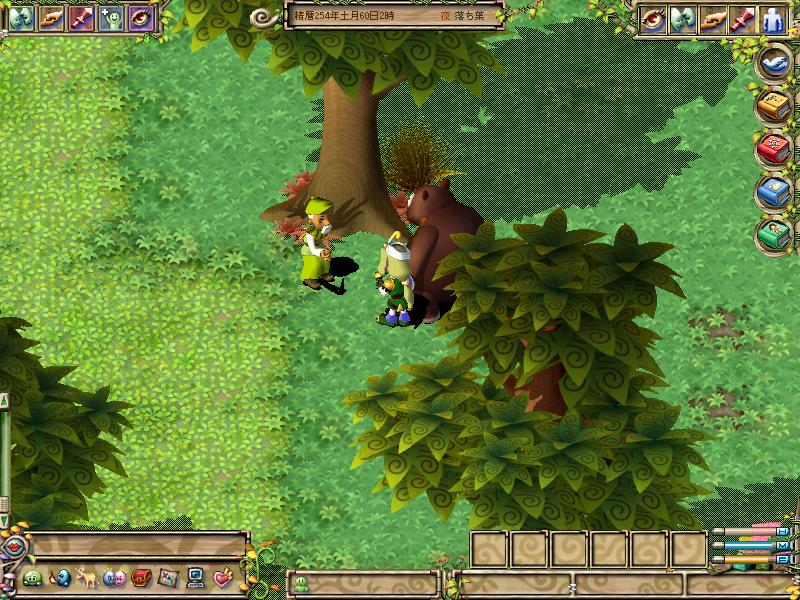Open the blue book

coord(775,192)
